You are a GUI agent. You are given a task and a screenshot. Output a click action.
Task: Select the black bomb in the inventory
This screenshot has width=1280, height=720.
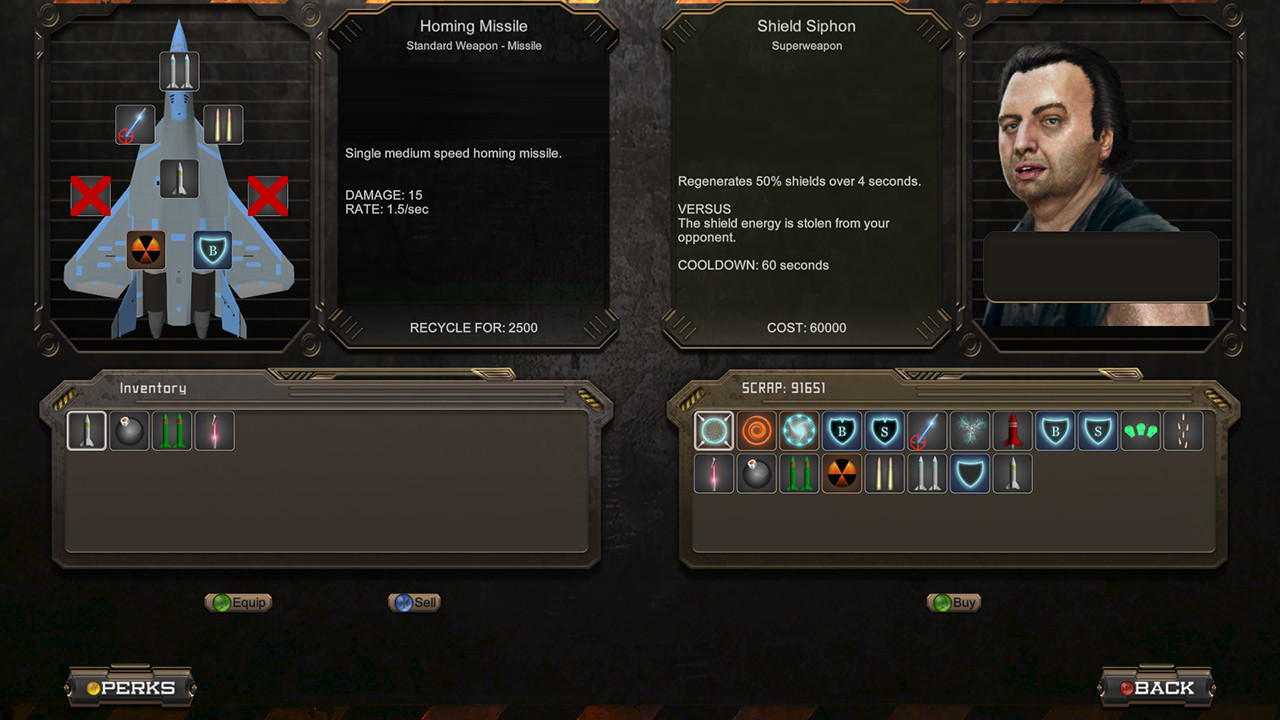[129, 431]
